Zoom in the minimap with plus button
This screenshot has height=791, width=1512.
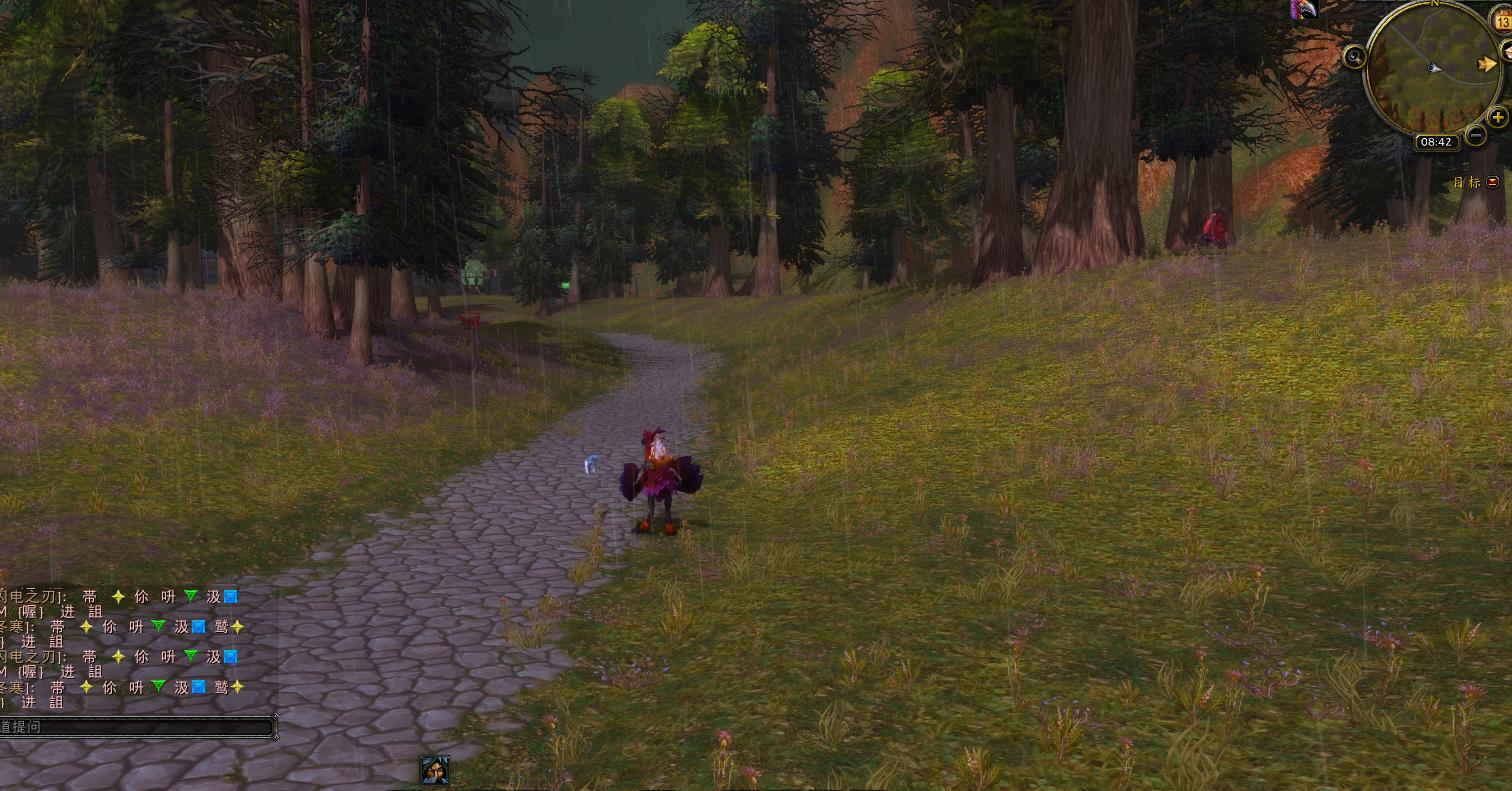pos(1497,118)
